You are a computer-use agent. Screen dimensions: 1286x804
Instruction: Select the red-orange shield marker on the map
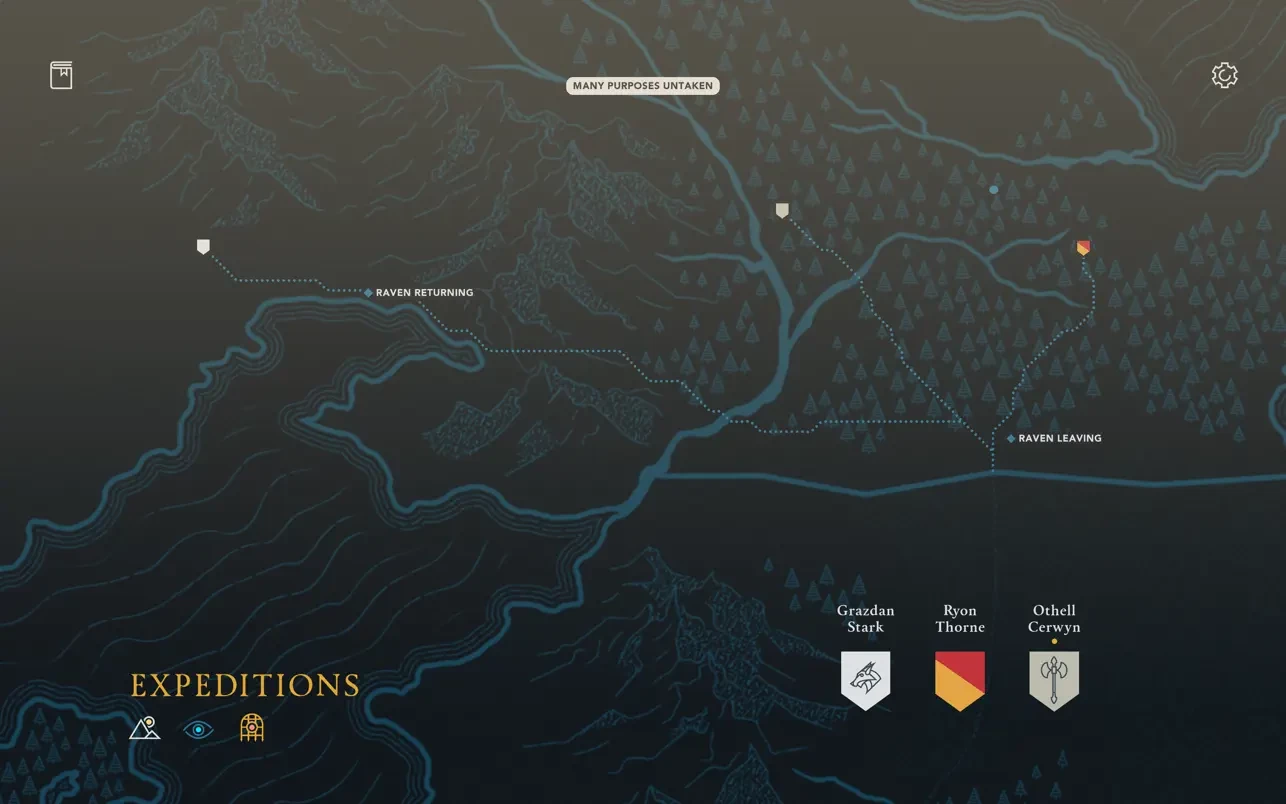(x=1083, y=247)
